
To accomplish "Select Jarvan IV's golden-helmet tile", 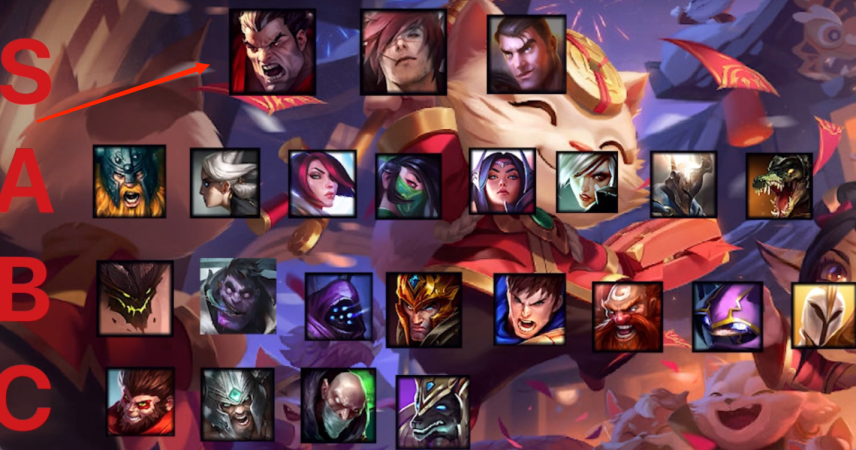I will pos(424,309).
